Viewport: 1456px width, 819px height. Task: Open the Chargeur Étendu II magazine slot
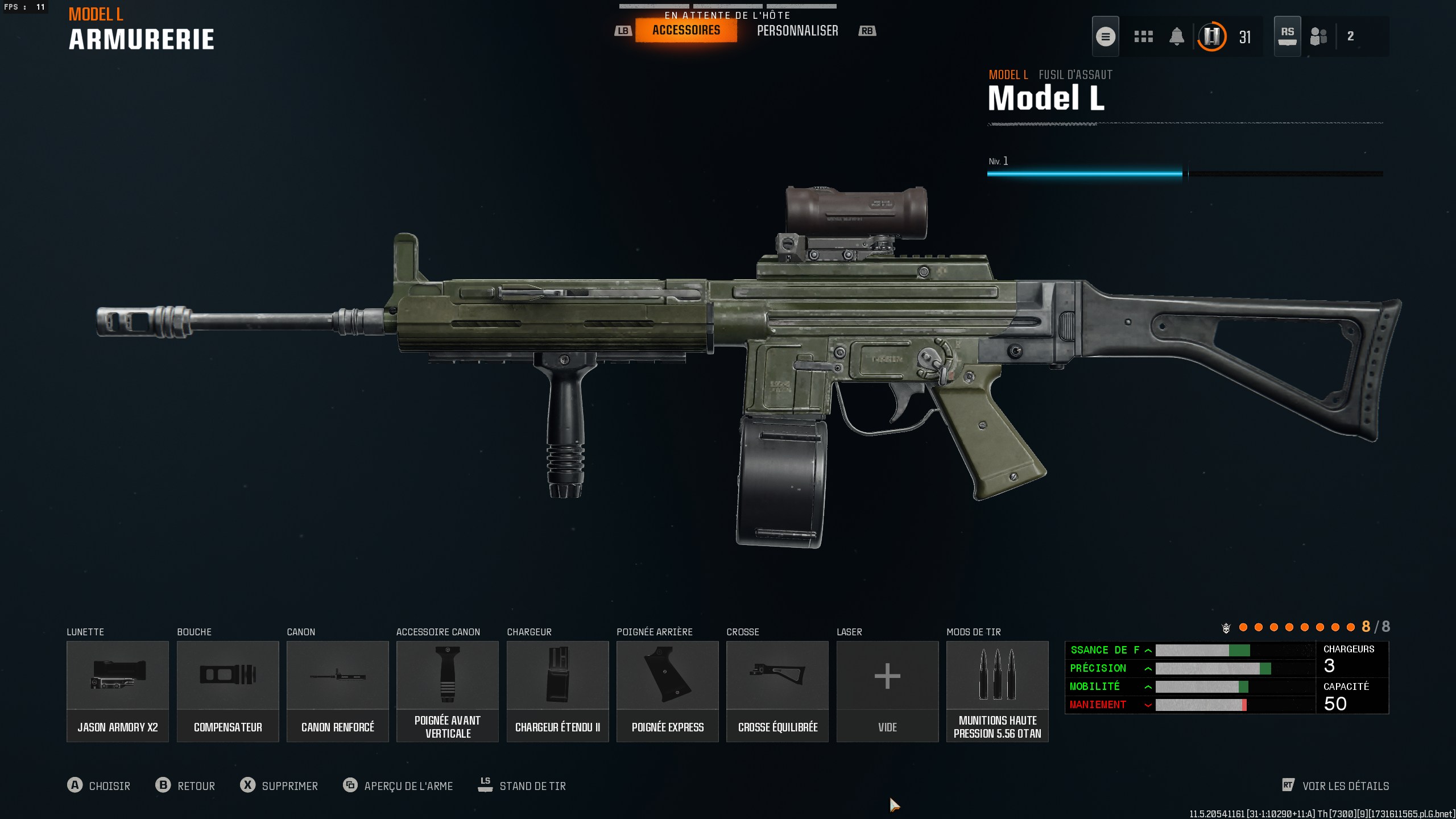[x=557, y=691]
